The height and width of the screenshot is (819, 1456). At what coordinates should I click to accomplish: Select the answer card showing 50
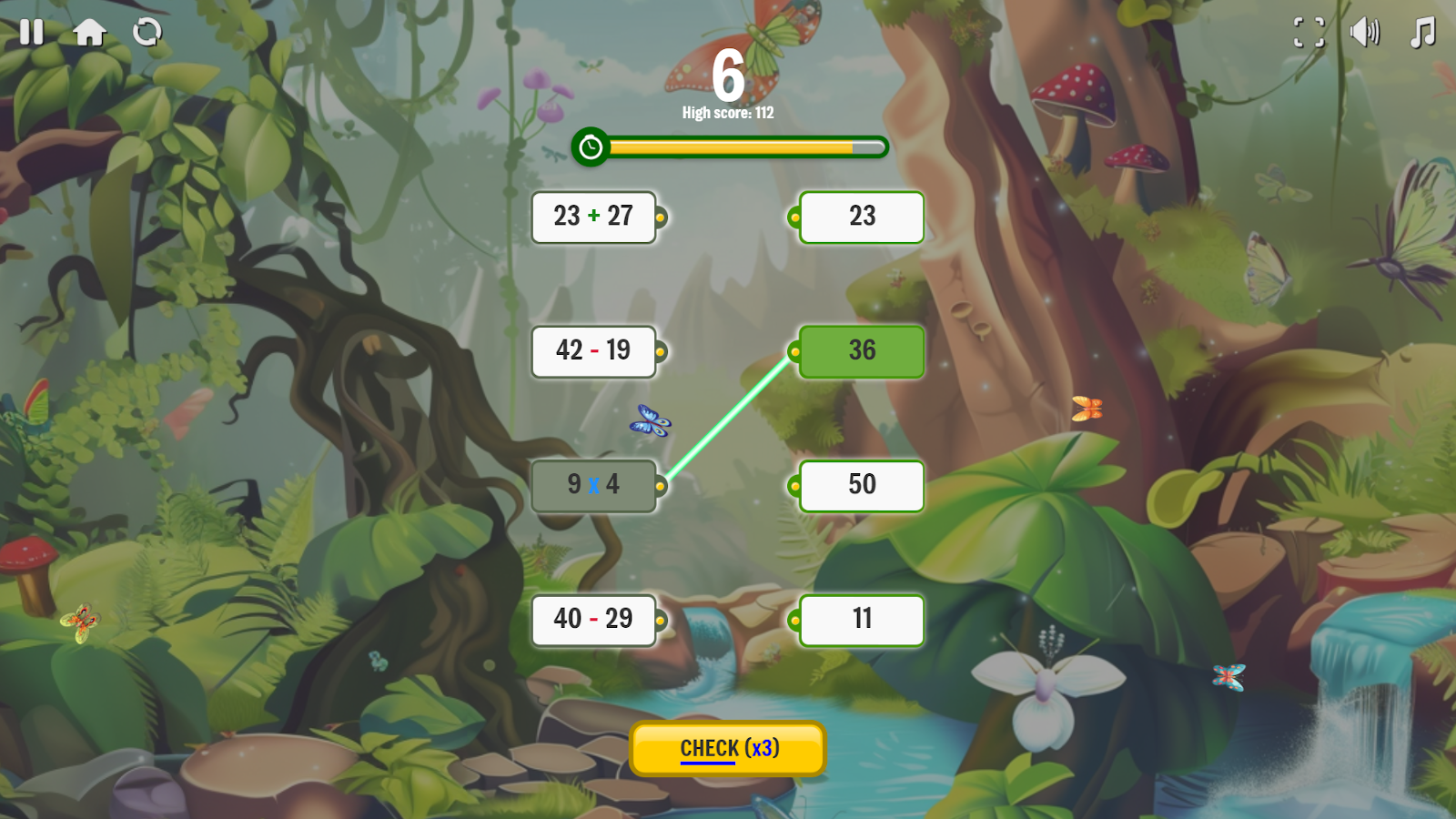pyautogui.click(x=861, y=486)
